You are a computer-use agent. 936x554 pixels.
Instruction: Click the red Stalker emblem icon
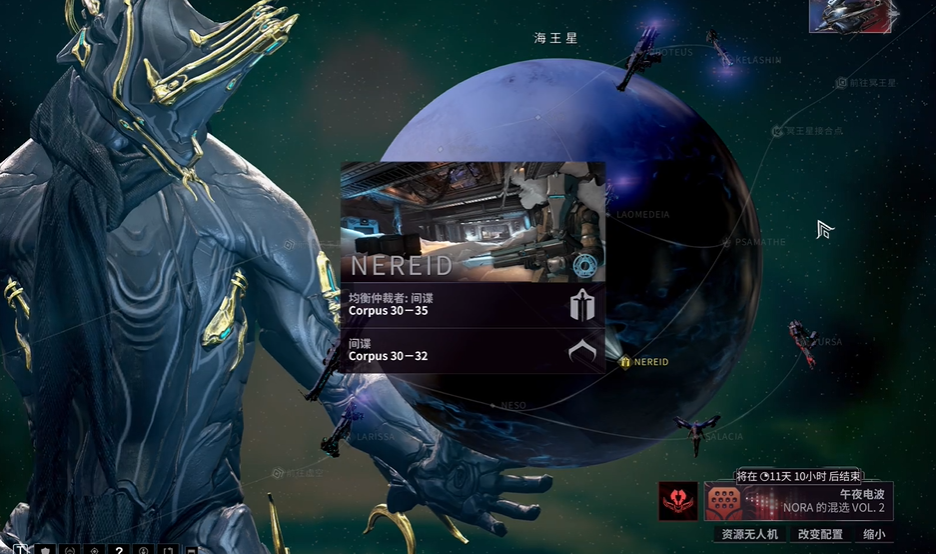[x=678, y=500]
